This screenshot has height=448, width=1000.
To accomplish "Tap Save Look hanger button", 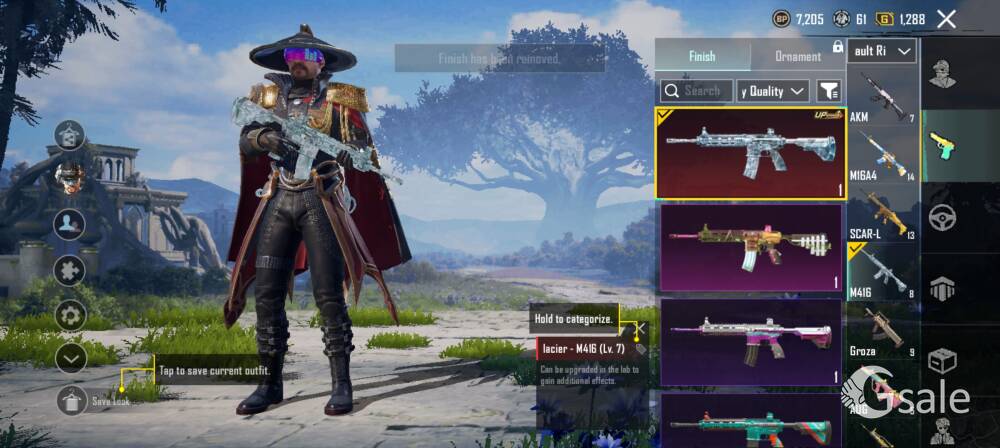I will pyautogui.click(x=71, y=400).
